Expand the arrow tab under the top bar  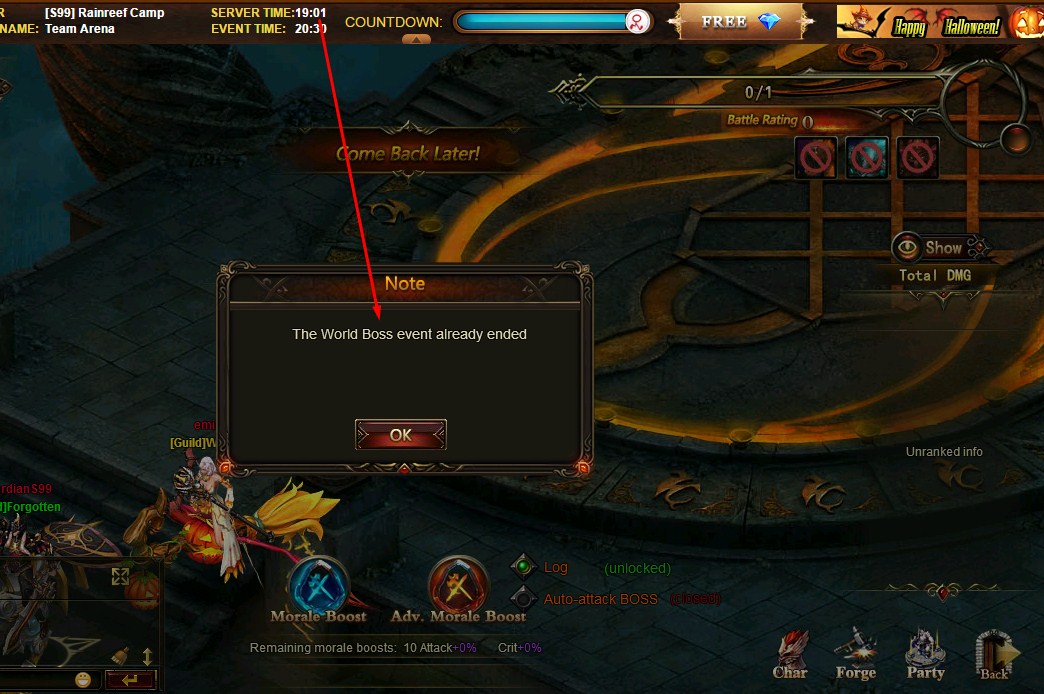click(416, 40)
